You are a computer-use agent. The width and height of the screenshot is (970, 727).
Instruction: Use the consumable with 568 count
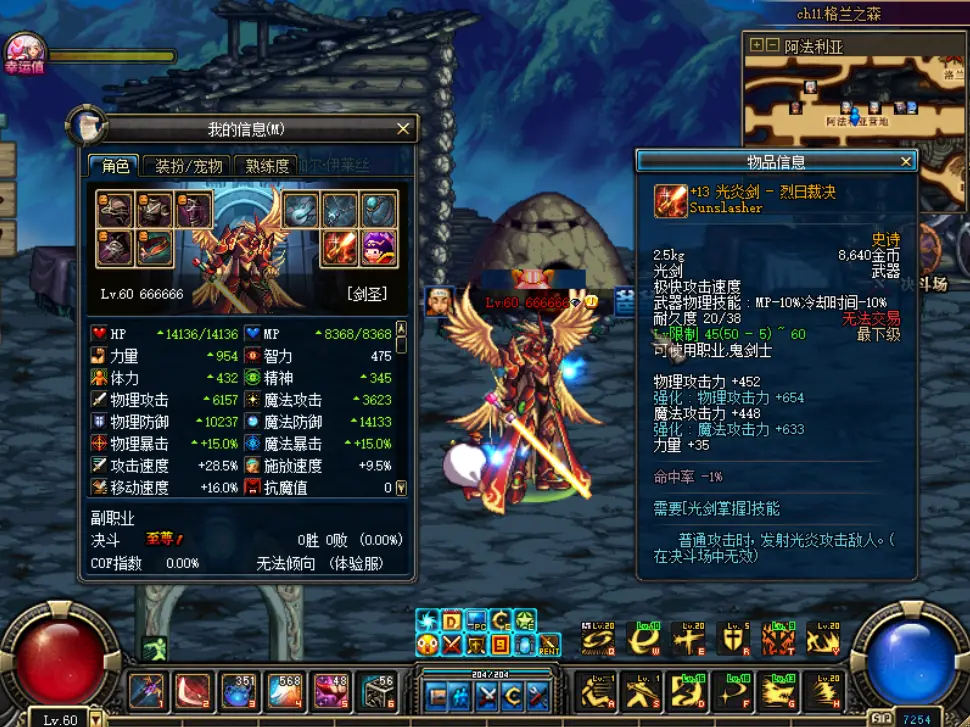pyautogui.click(x=285, y=690)
